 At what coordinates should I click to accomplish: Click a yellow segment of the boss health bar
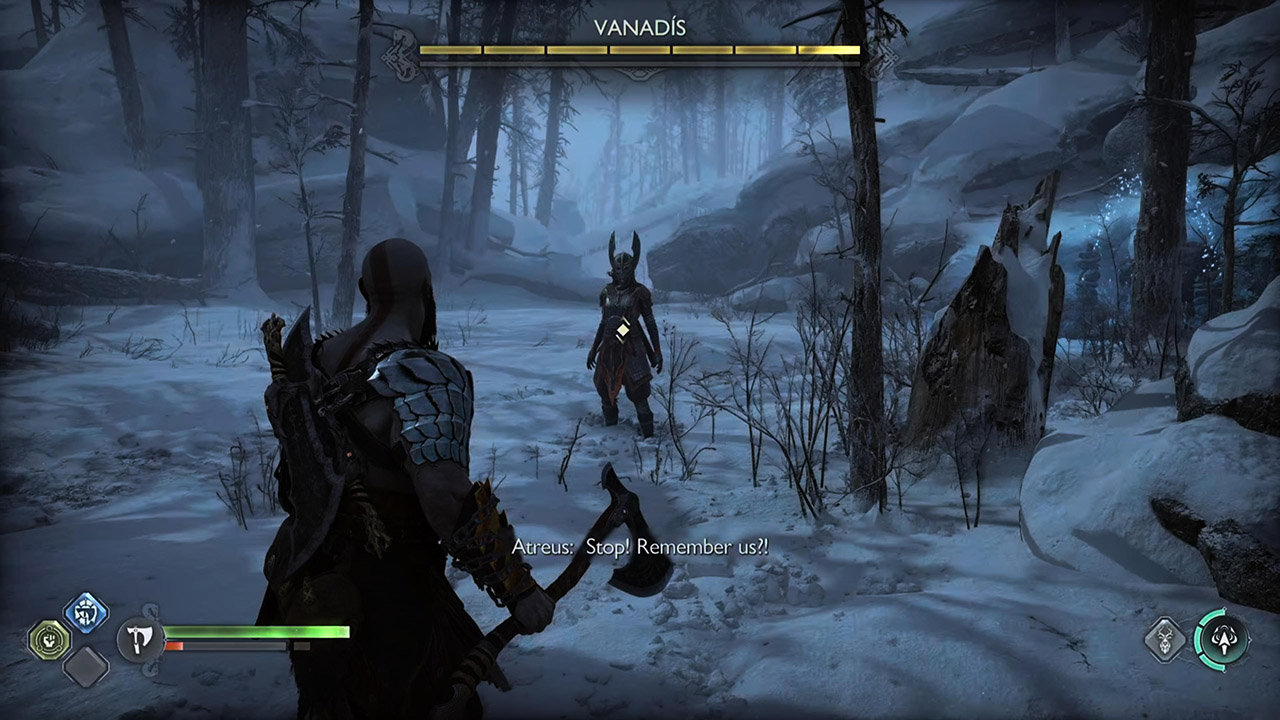[500, 47]
